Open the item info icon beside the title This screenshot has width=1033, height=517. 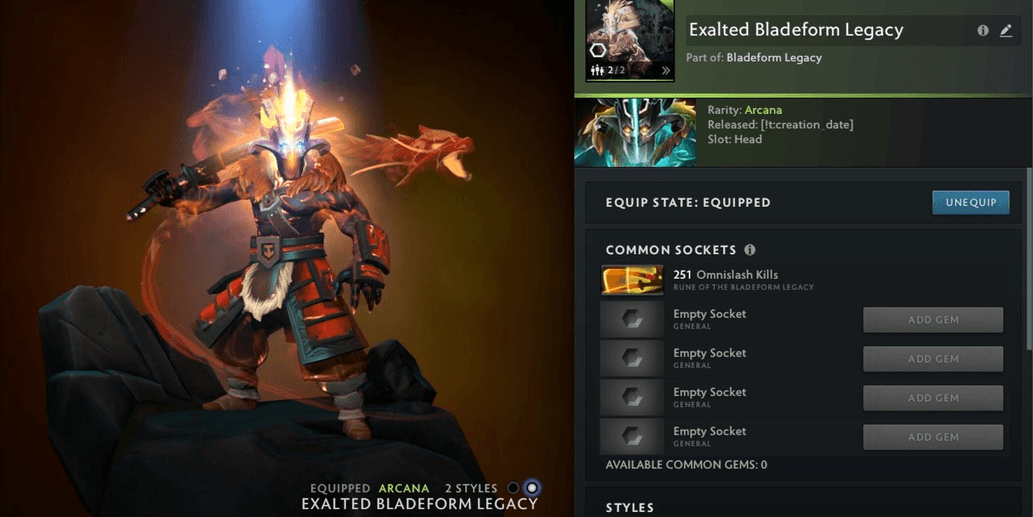(x=983, y=31)
